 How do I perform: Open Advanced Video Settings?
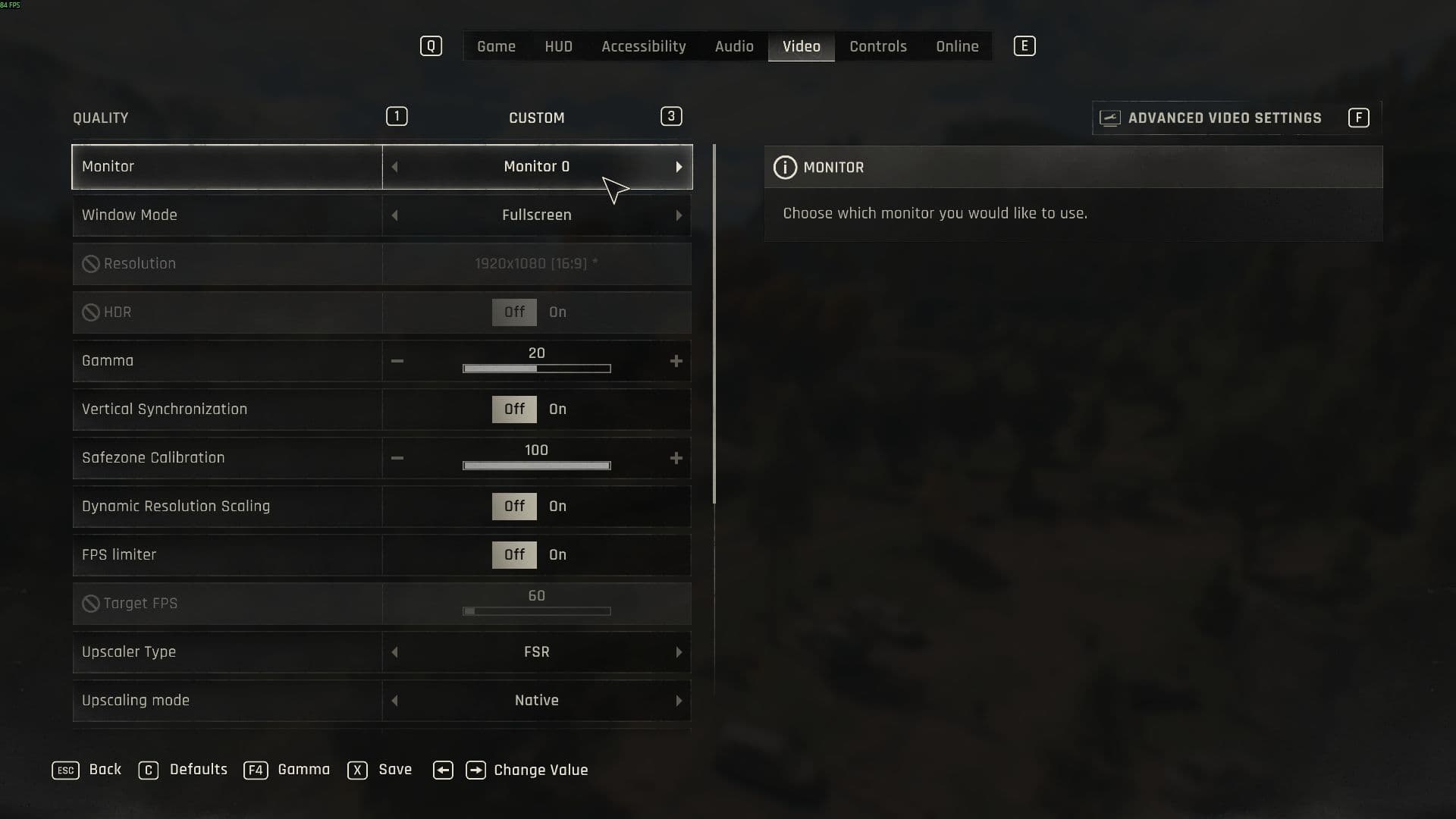(x=1225, y=118)
